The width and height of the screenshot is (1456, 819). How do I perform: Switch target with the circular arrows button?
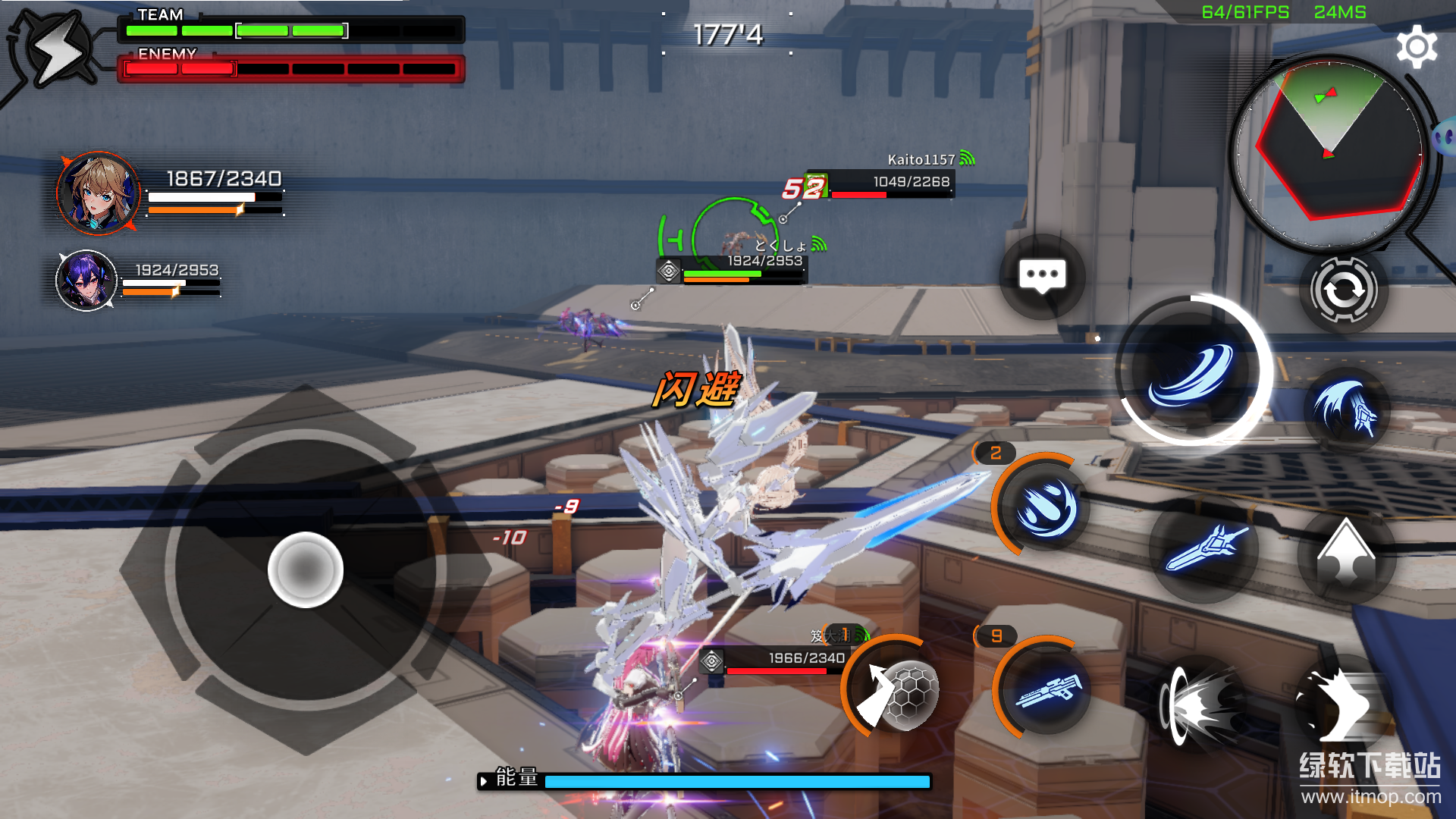(1343, 290)
